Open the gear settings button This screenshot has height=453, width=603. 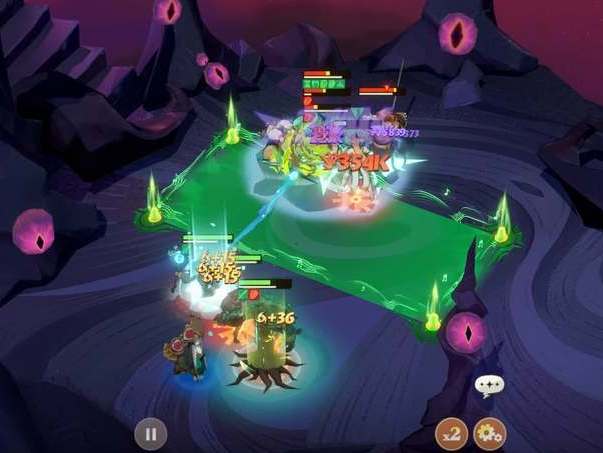pos(489,434)
